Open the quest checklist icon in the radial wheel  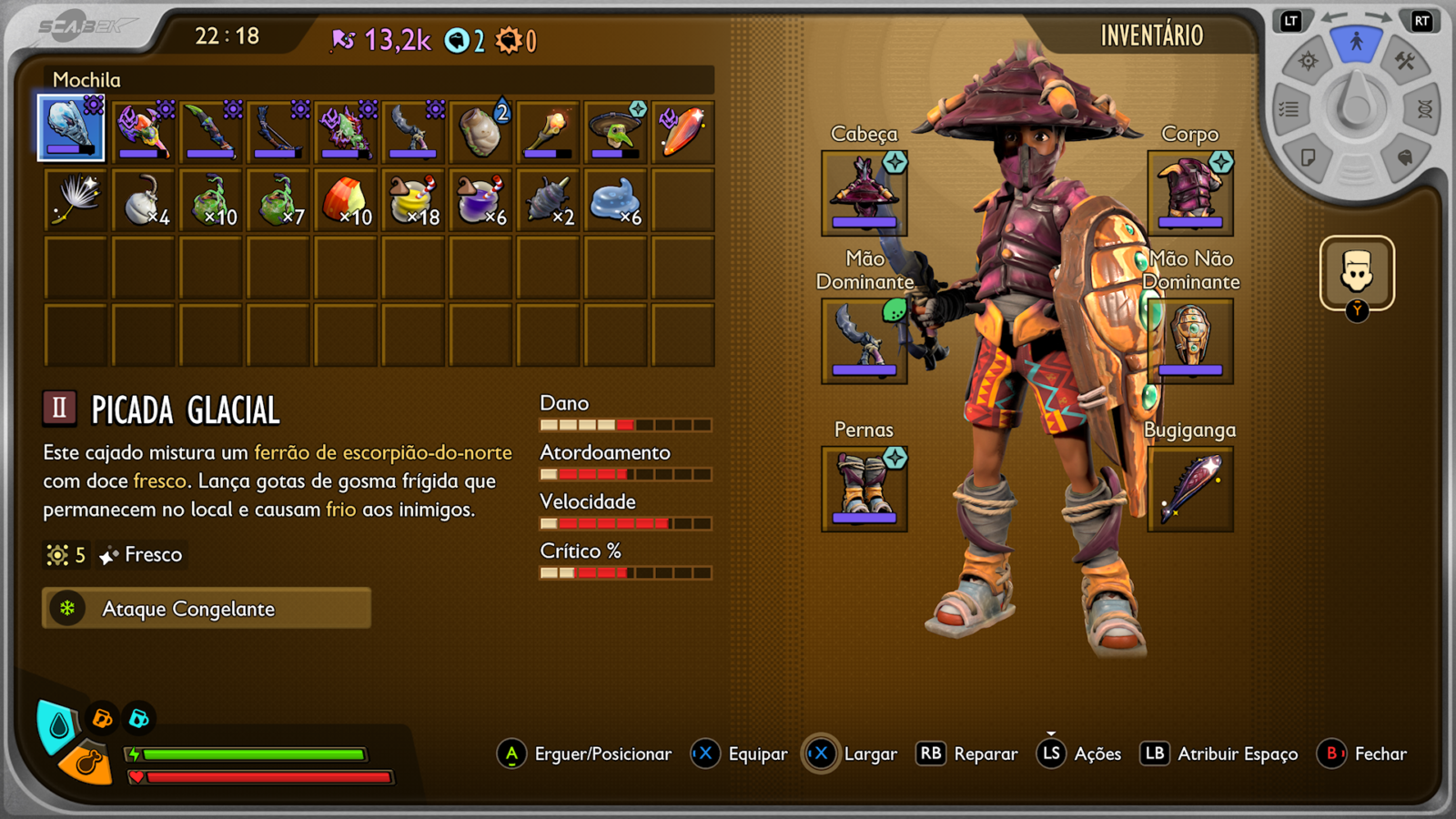tap(1289, 106)
